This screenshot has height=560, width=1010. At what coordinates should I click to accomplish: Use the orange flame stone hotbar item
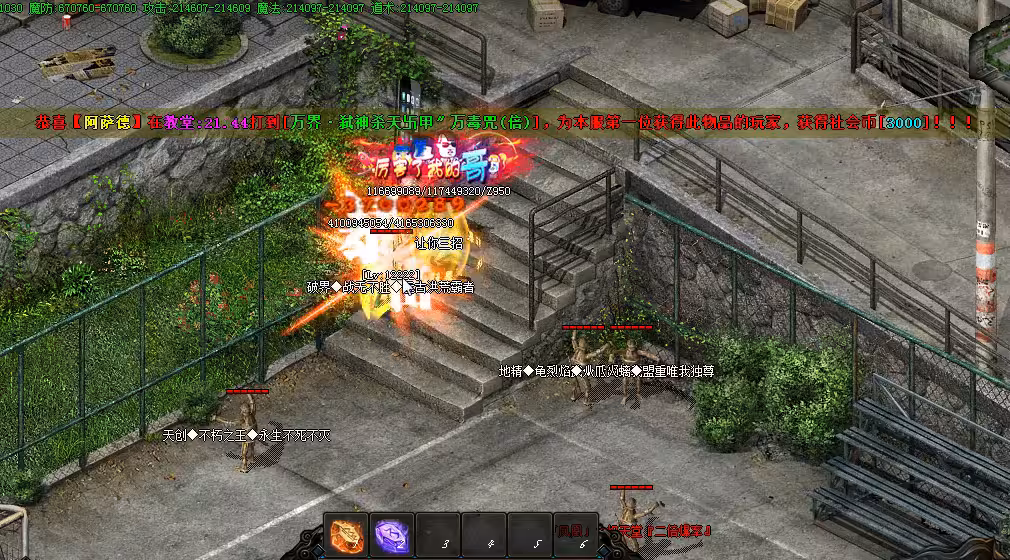(x=347, y=535)
